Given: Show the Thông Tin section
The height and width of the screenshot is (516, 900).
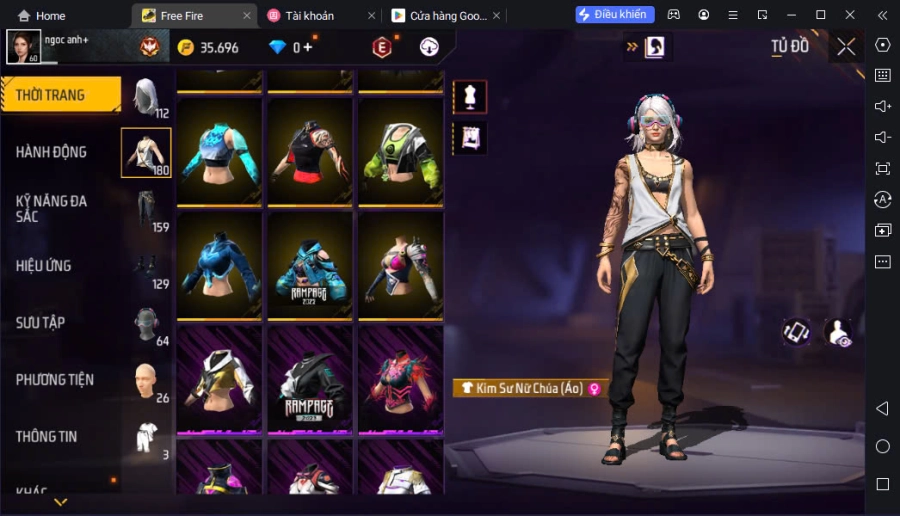Looking at the screenshot, I should (46, 437).
